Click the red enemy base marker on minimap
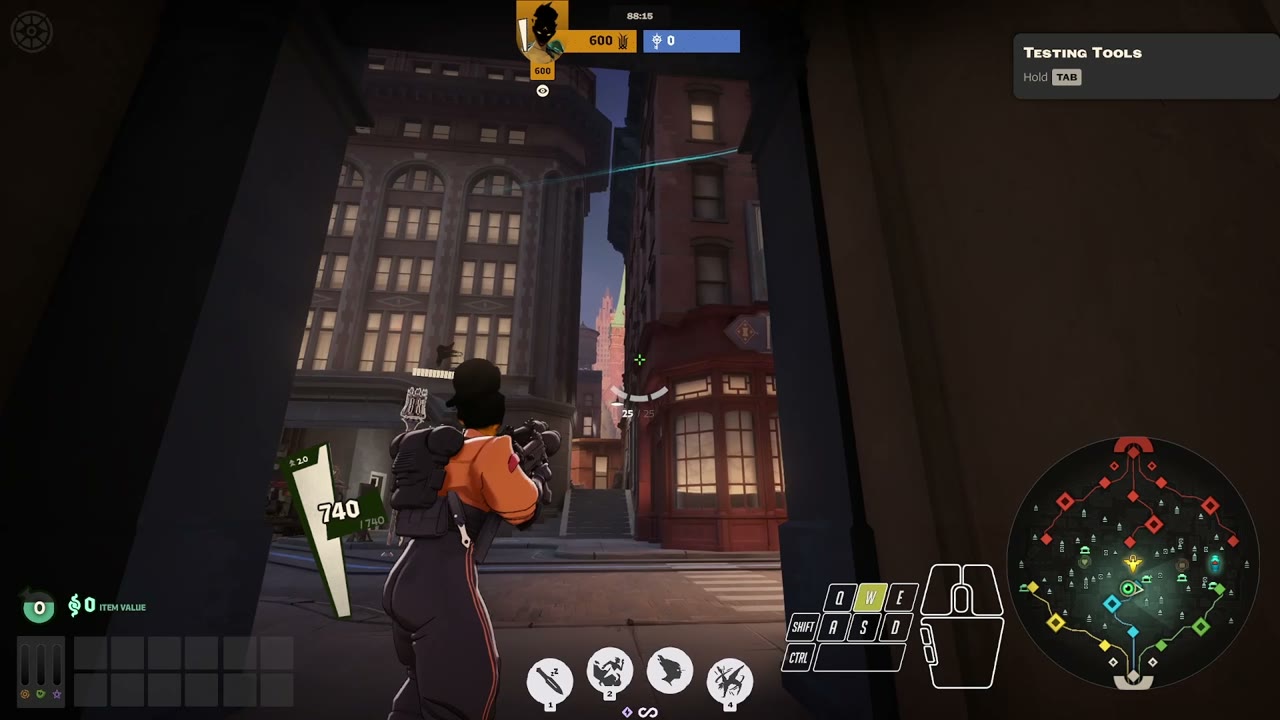Image resolution: width=1280 pixels, height=720 pixels. (x=1133, y=445)
